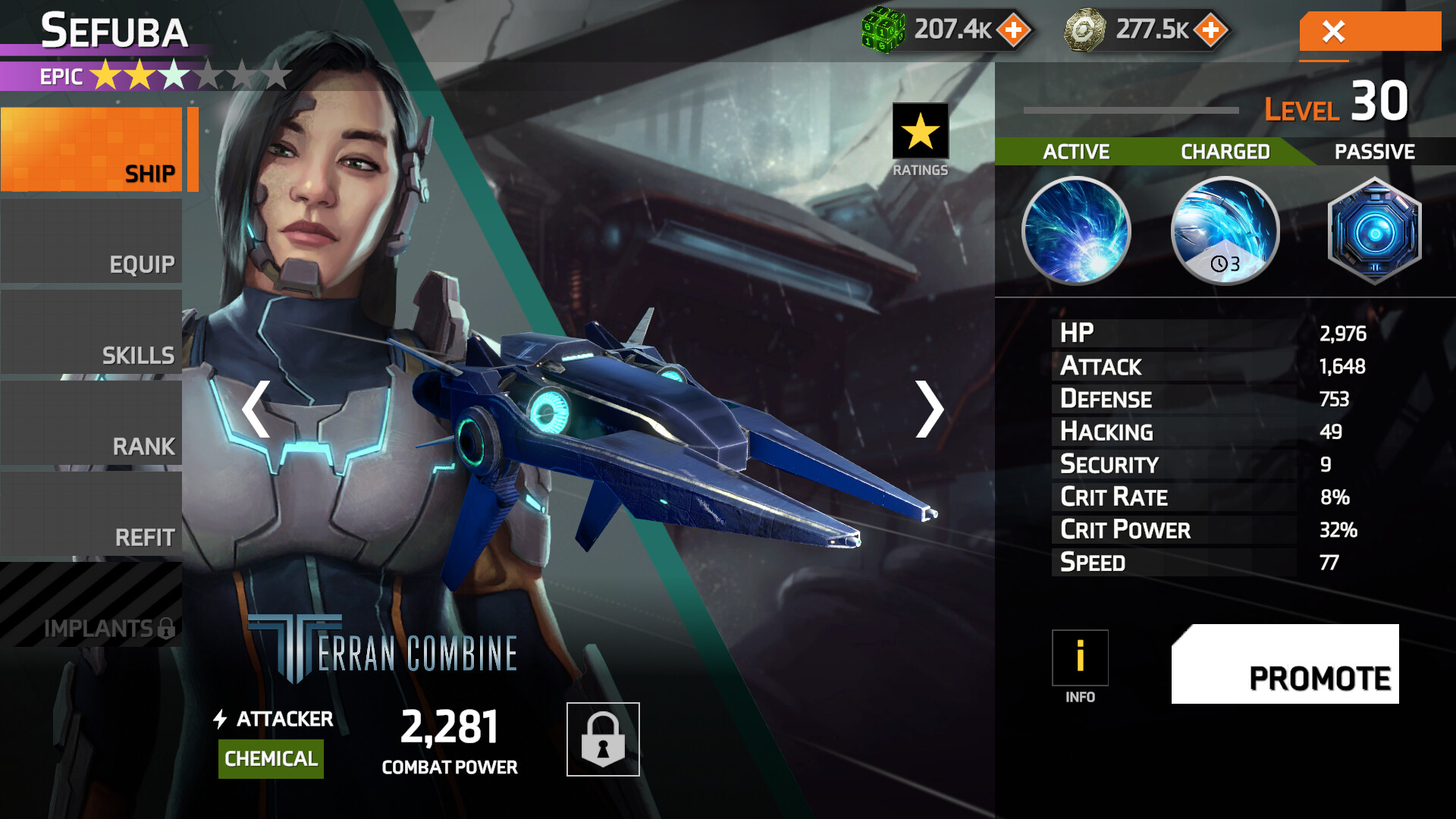Add more gold coins via plus icon

1211,30
